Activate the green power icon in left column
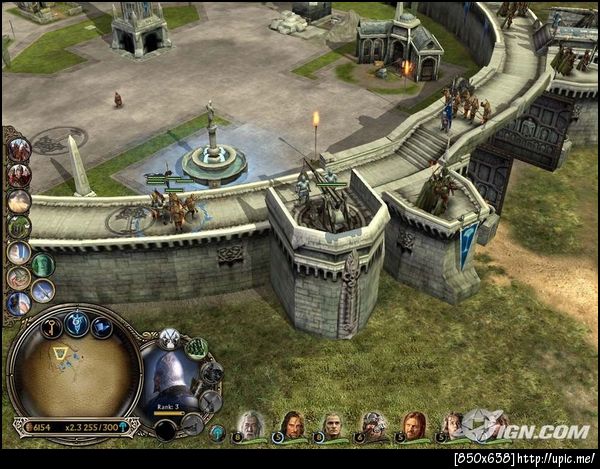 [x=42, y=264]
